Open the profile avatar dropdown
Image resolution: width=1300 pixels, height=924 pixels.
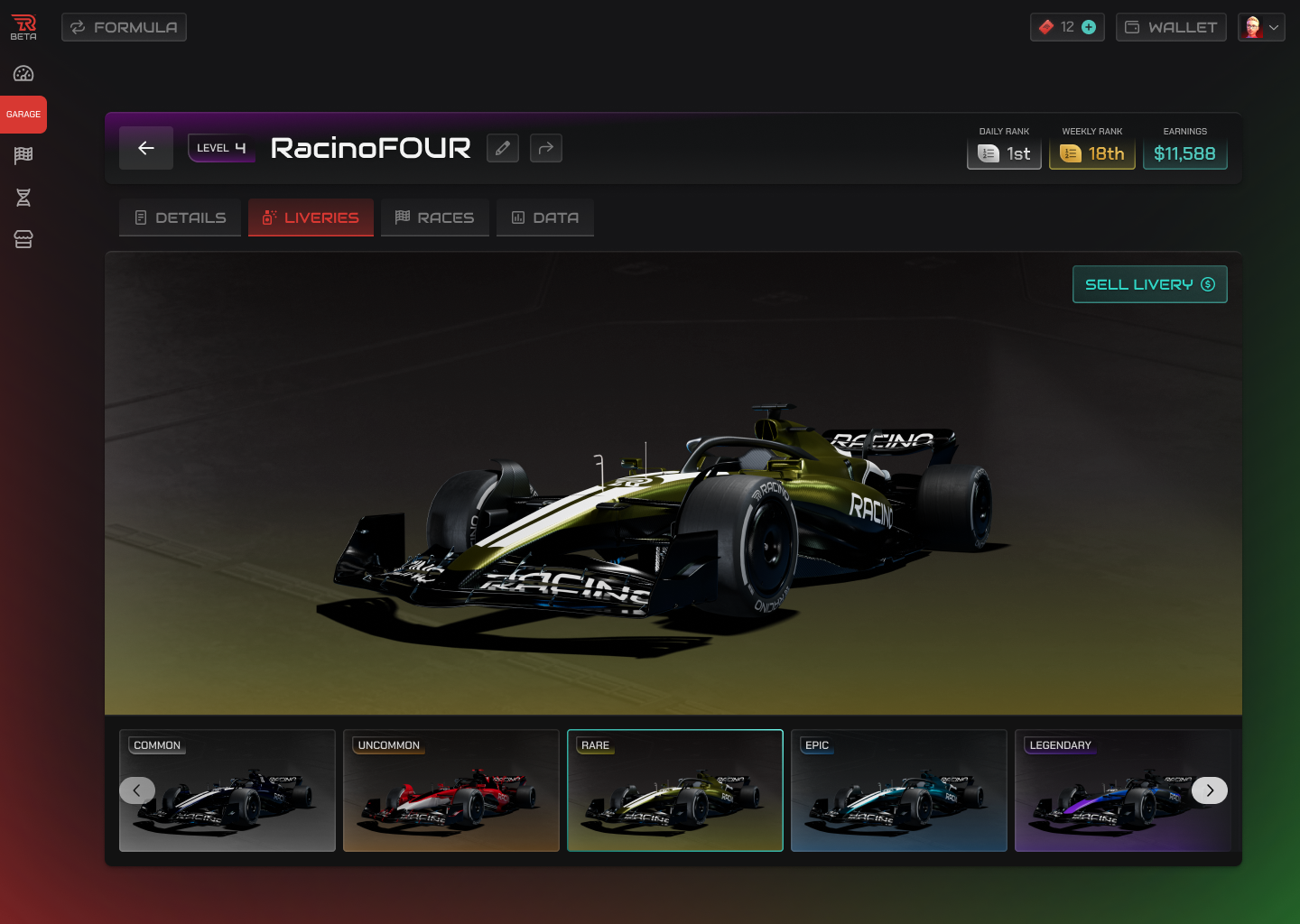[1261, 27]
